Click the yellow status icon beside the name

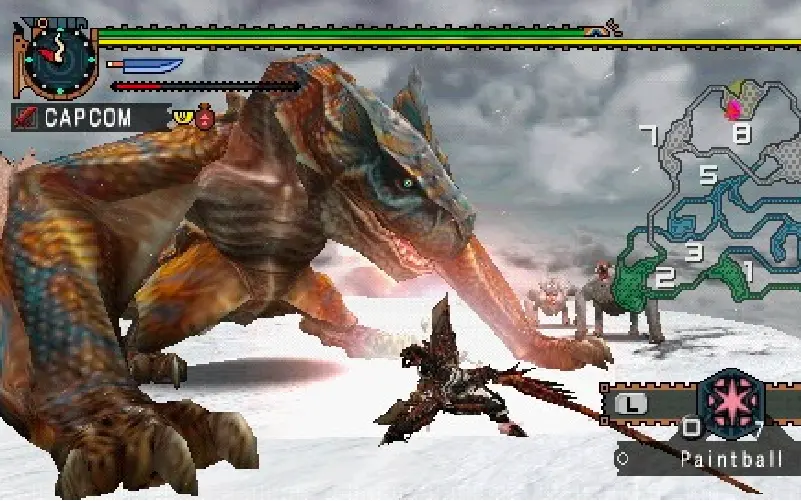[183, 116]
